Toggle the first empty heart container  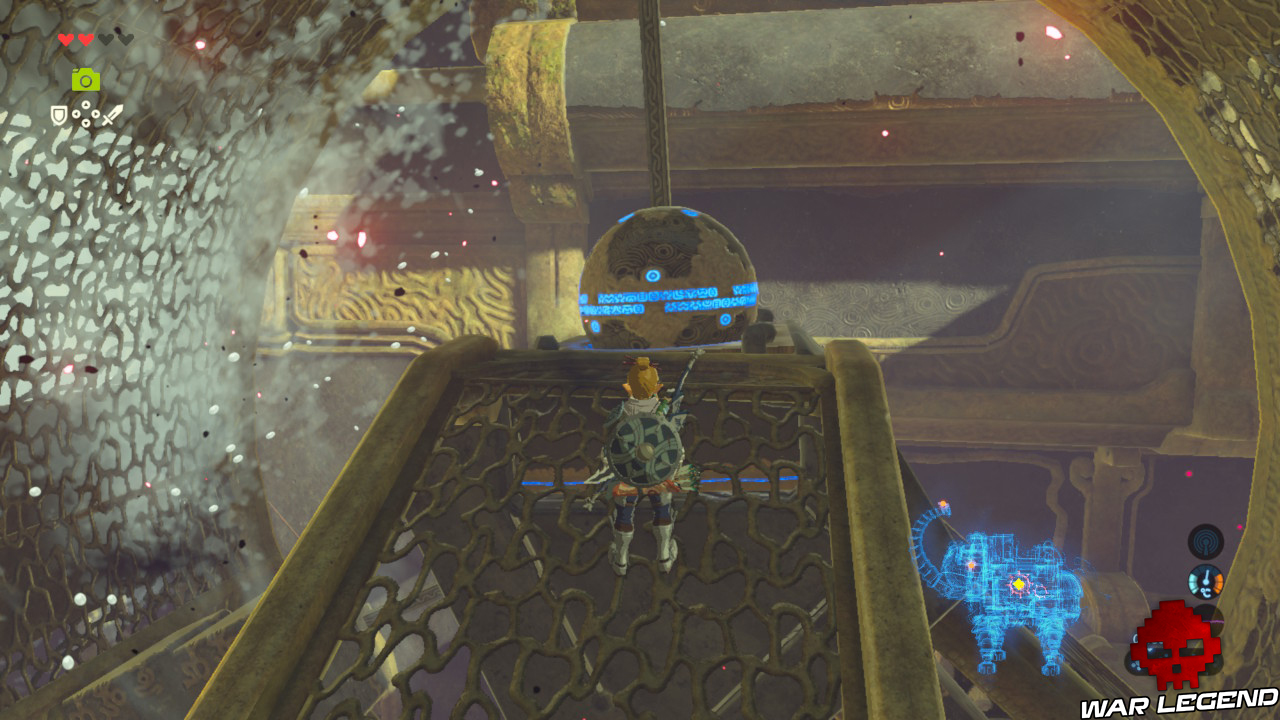click(107, 39)
